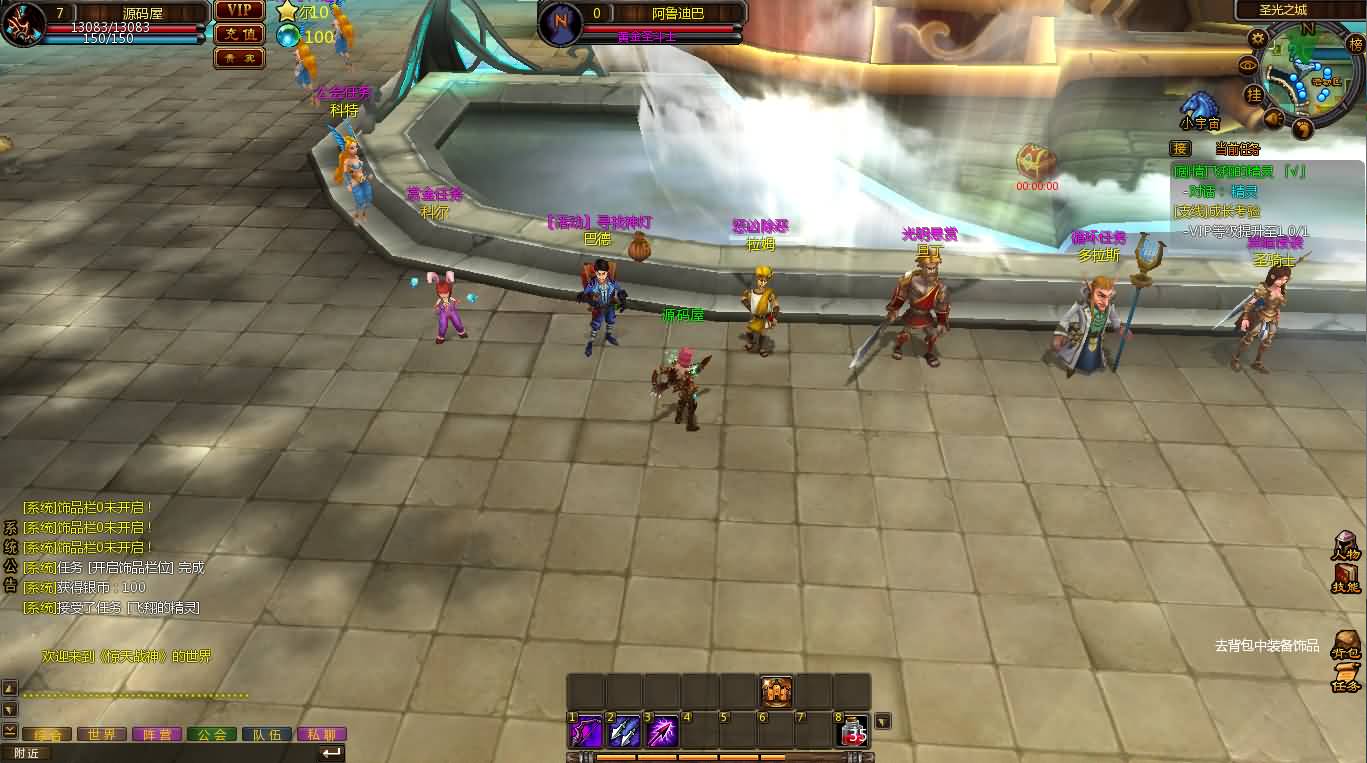The width and height of the screenshot is (1367, 763).
Task: Open the 小宇宙 horse icon
Action: [1198, 108]
